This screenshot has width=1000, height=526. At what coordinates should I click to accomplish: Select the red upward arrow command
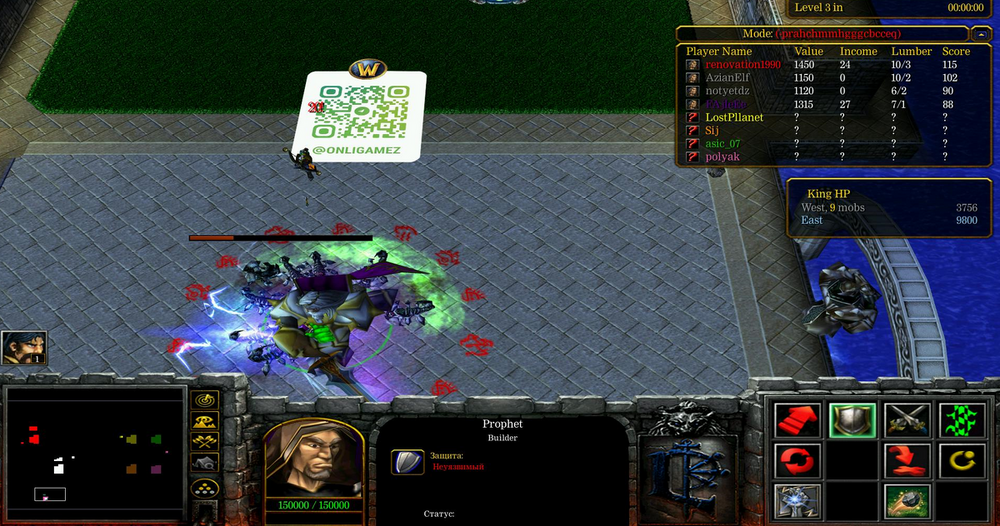(x=797, y=420)
